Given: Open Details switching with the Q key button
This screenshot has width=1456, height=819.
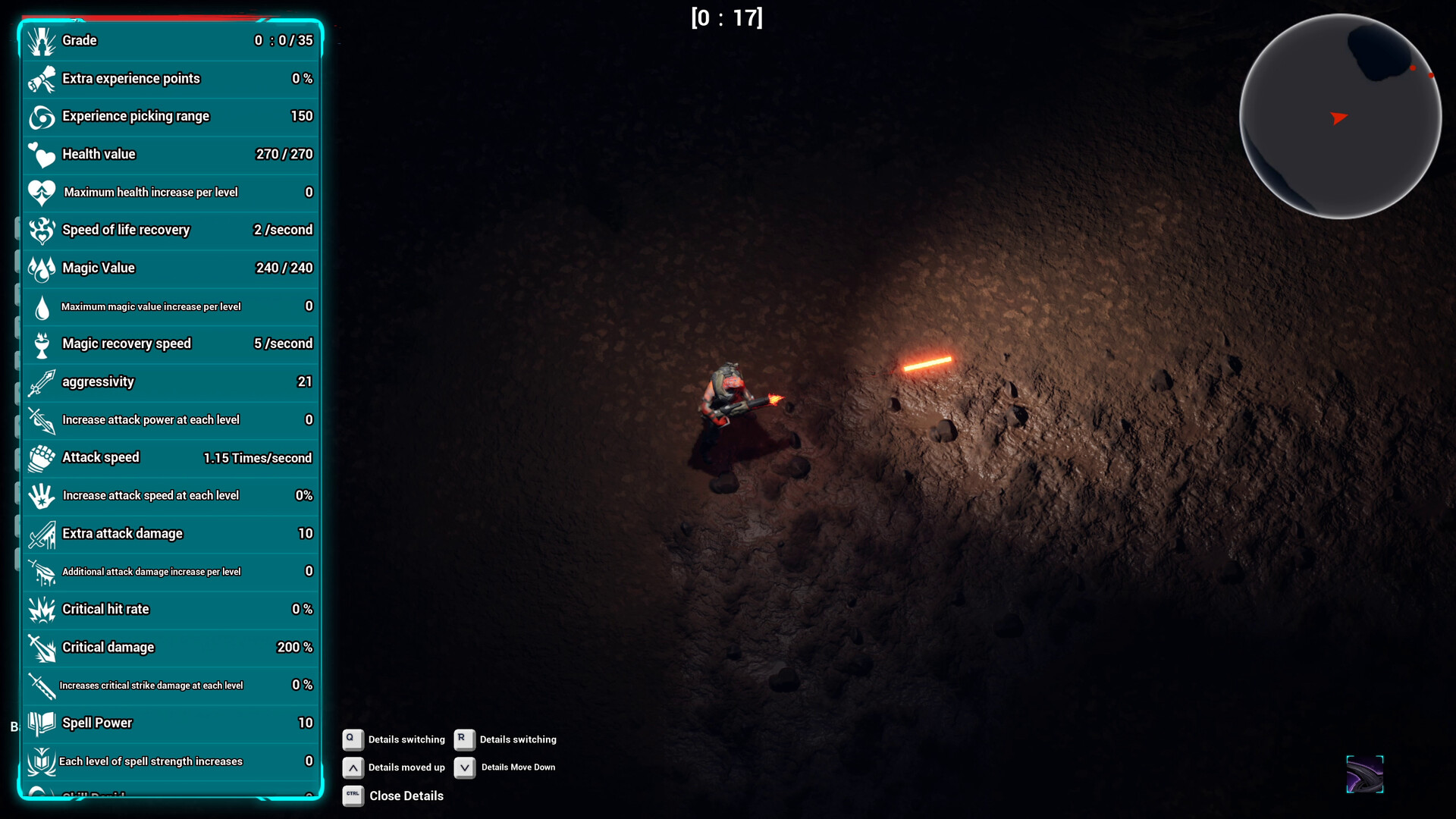Looking at the screenshot, I should point(352,739).
